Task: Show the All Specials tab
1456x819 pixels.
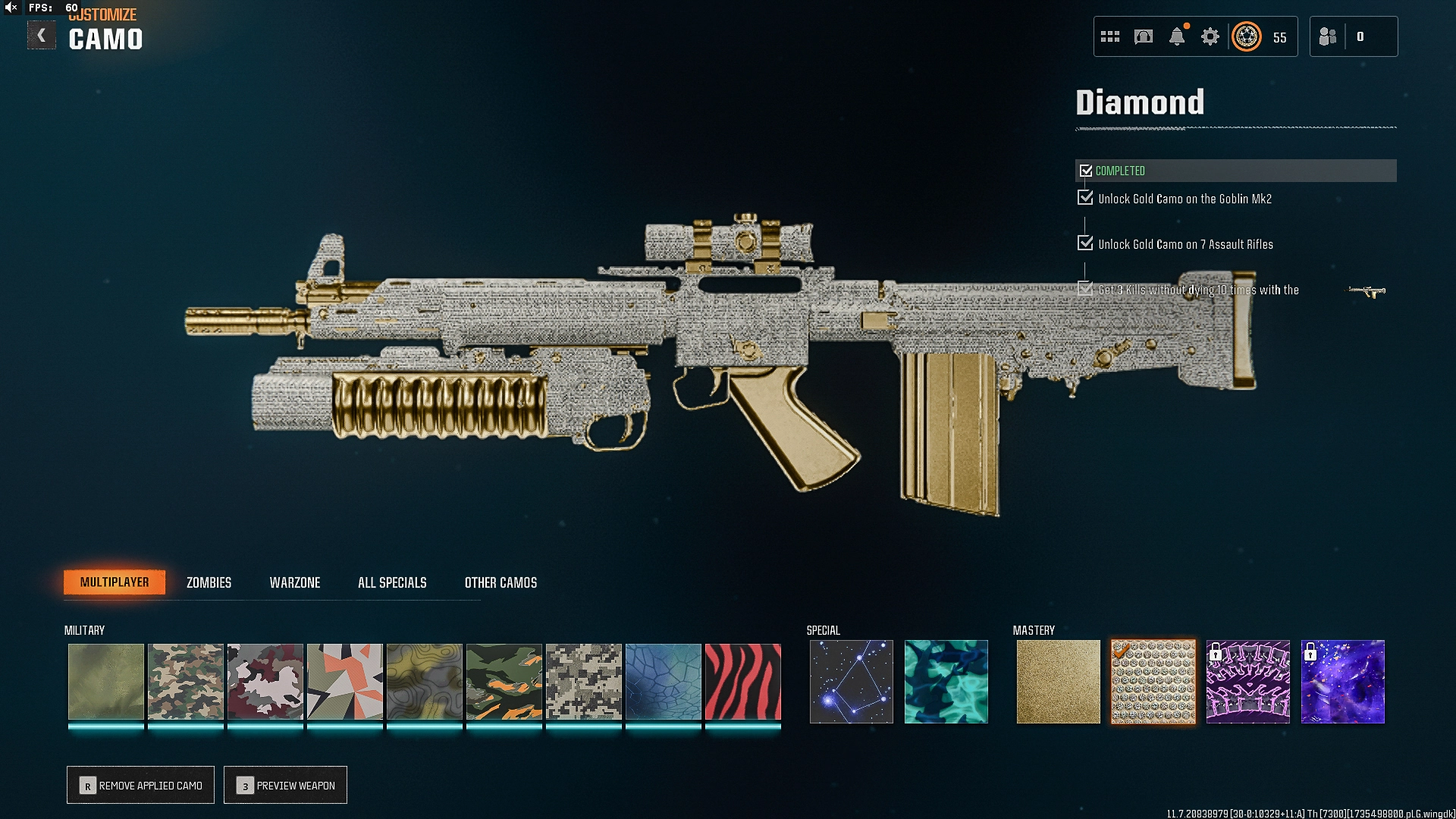Action: coord(392,582)
